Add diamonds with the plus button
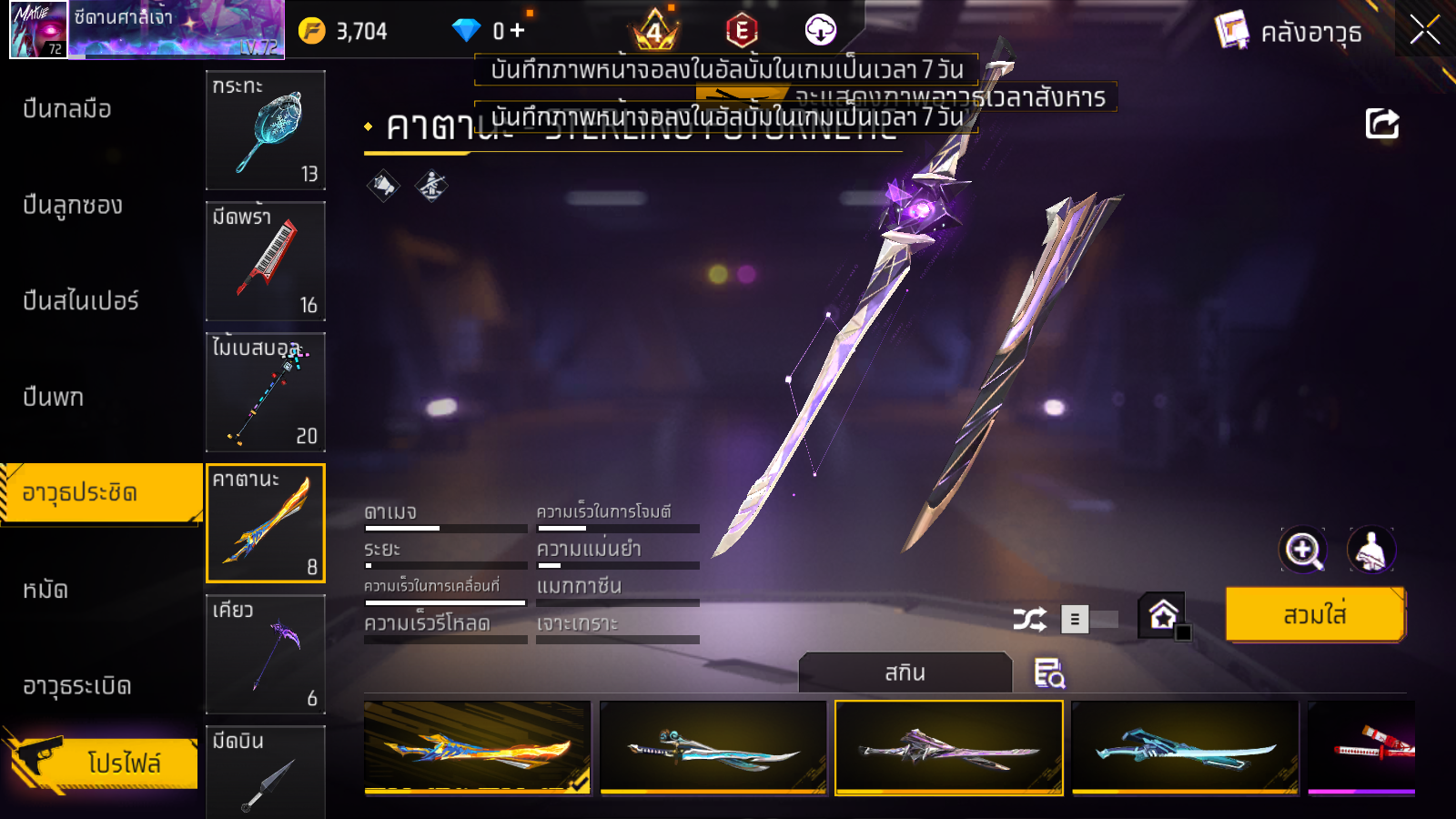This screenshot has height=819, width=1456. point(518,31)
